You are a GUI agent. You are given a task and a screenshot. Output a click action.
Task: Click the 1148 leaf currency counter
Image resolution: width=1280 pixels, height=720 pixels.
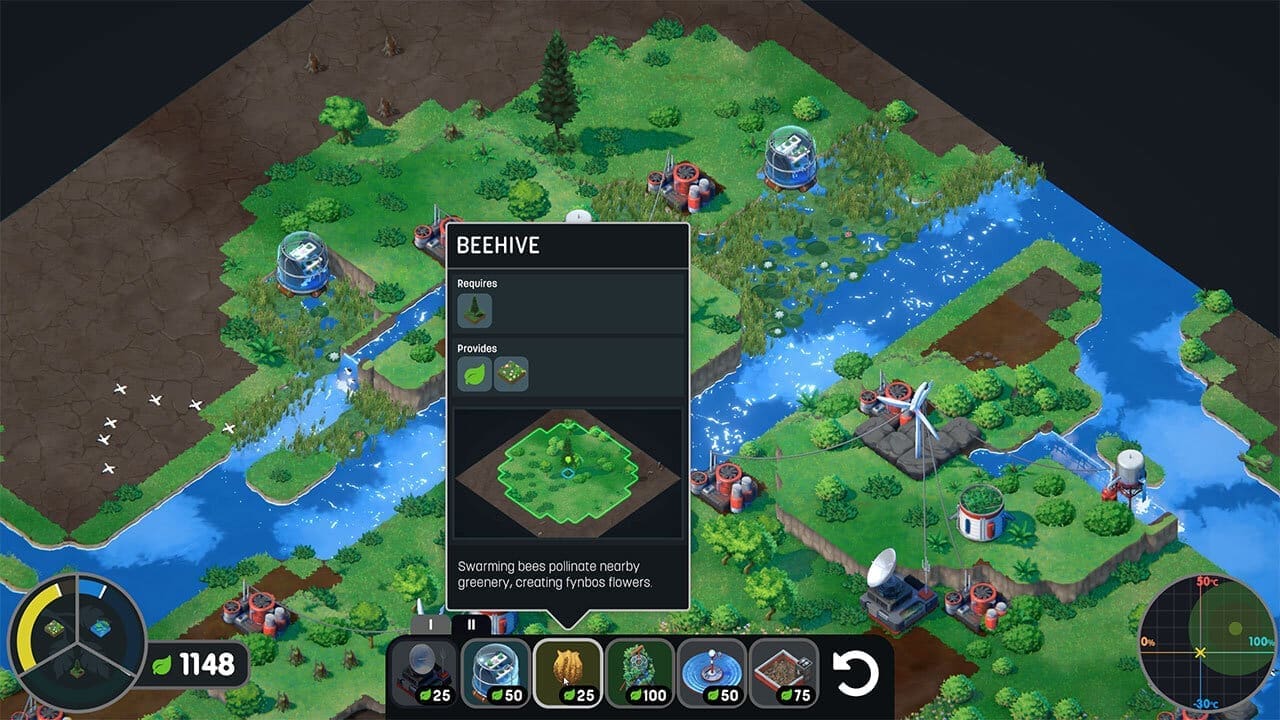(208, 662)
